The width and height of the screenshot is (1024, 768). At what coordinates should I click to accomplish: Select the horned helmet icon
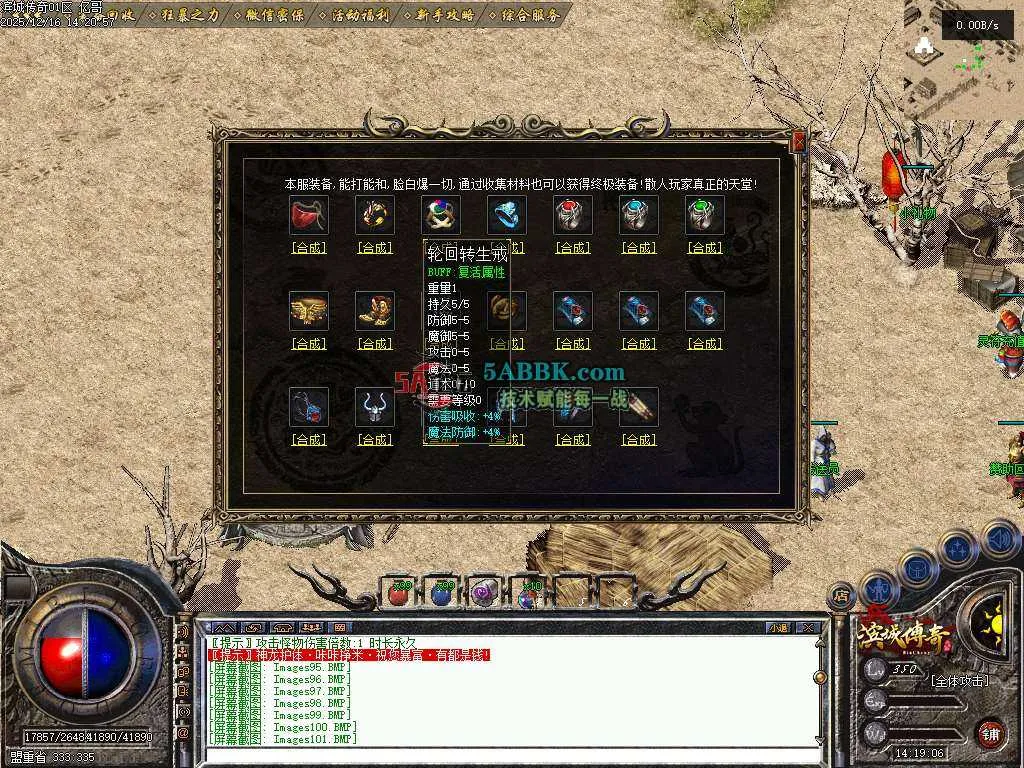click(x=375, y=407)
